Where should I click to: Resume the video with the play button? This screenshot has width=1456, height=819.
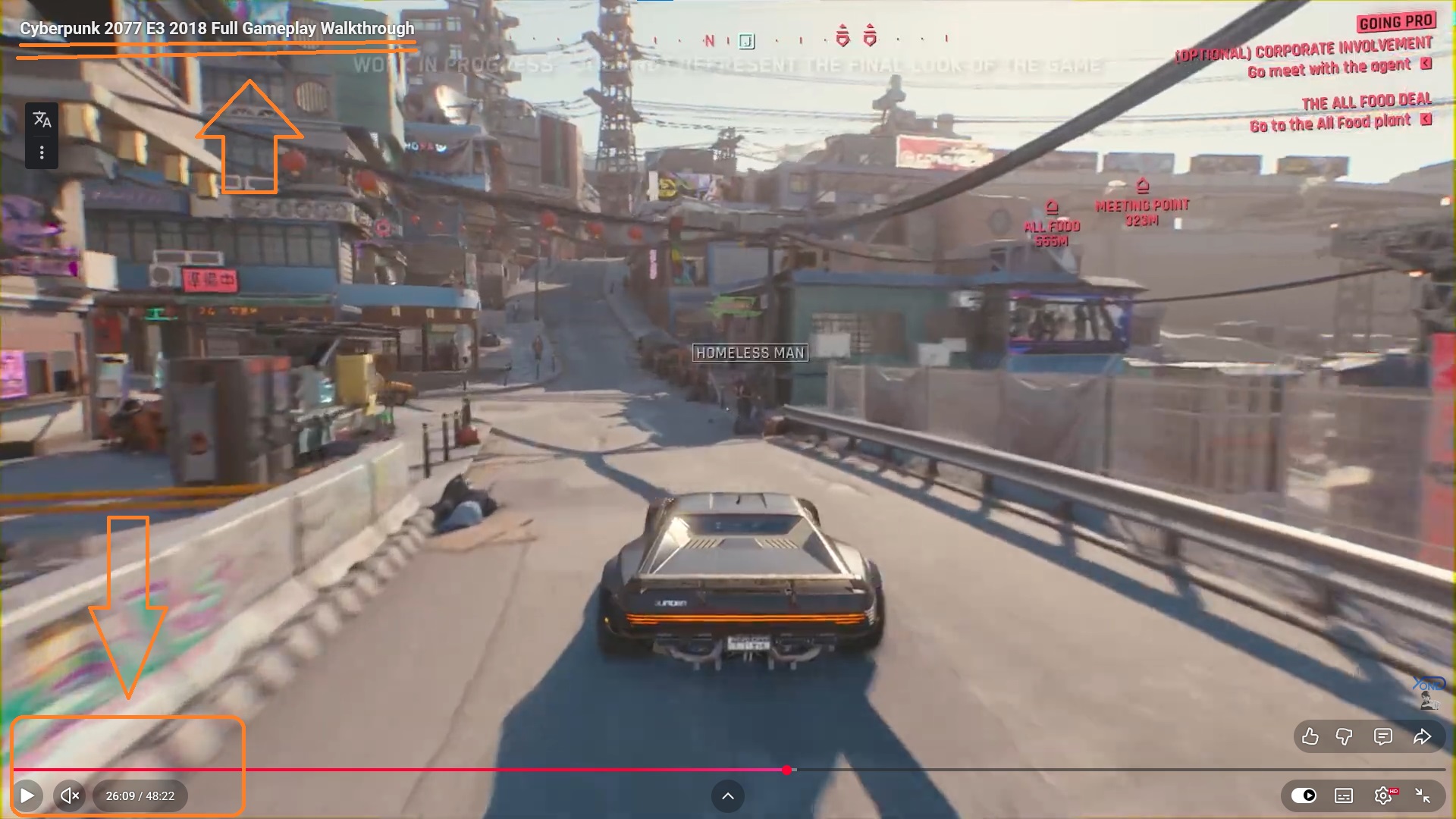(27, 795)
